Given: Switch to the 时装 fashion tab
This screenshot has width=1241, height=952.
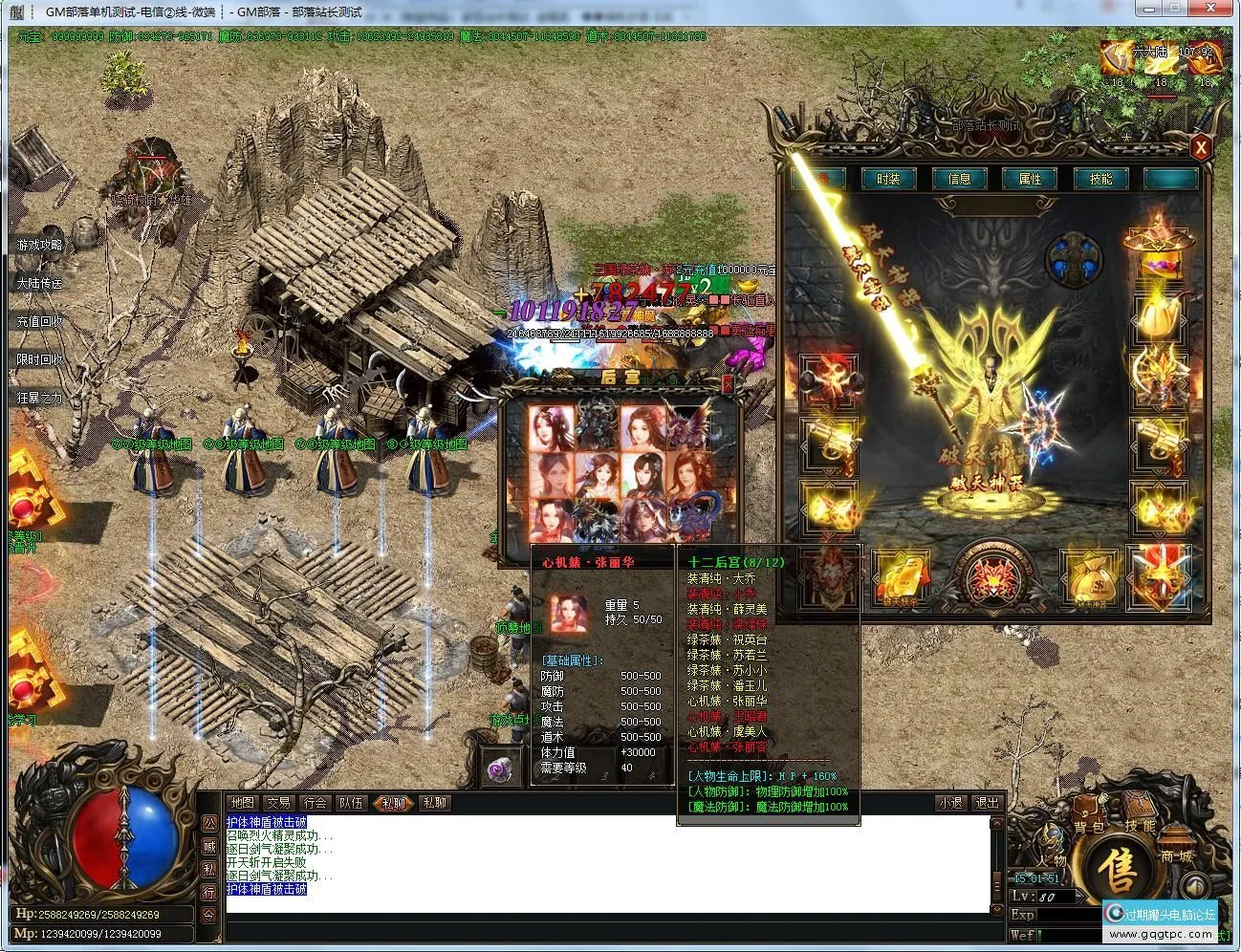Looking at the screenshot, I should (x=888, y=179).
